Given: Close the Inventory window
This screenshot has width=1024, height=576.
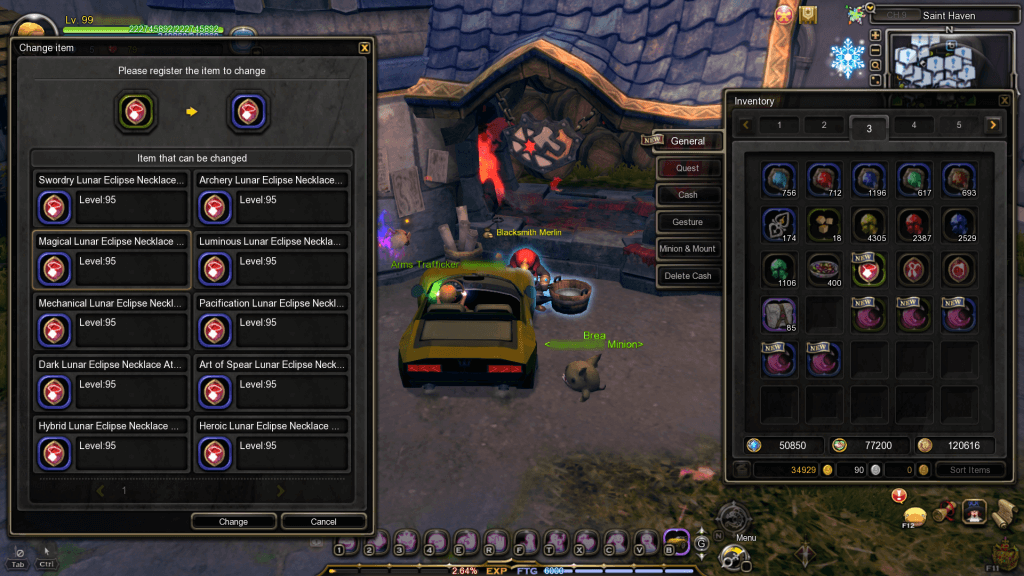Looking at the screenshot, I should click(1004, 100).
